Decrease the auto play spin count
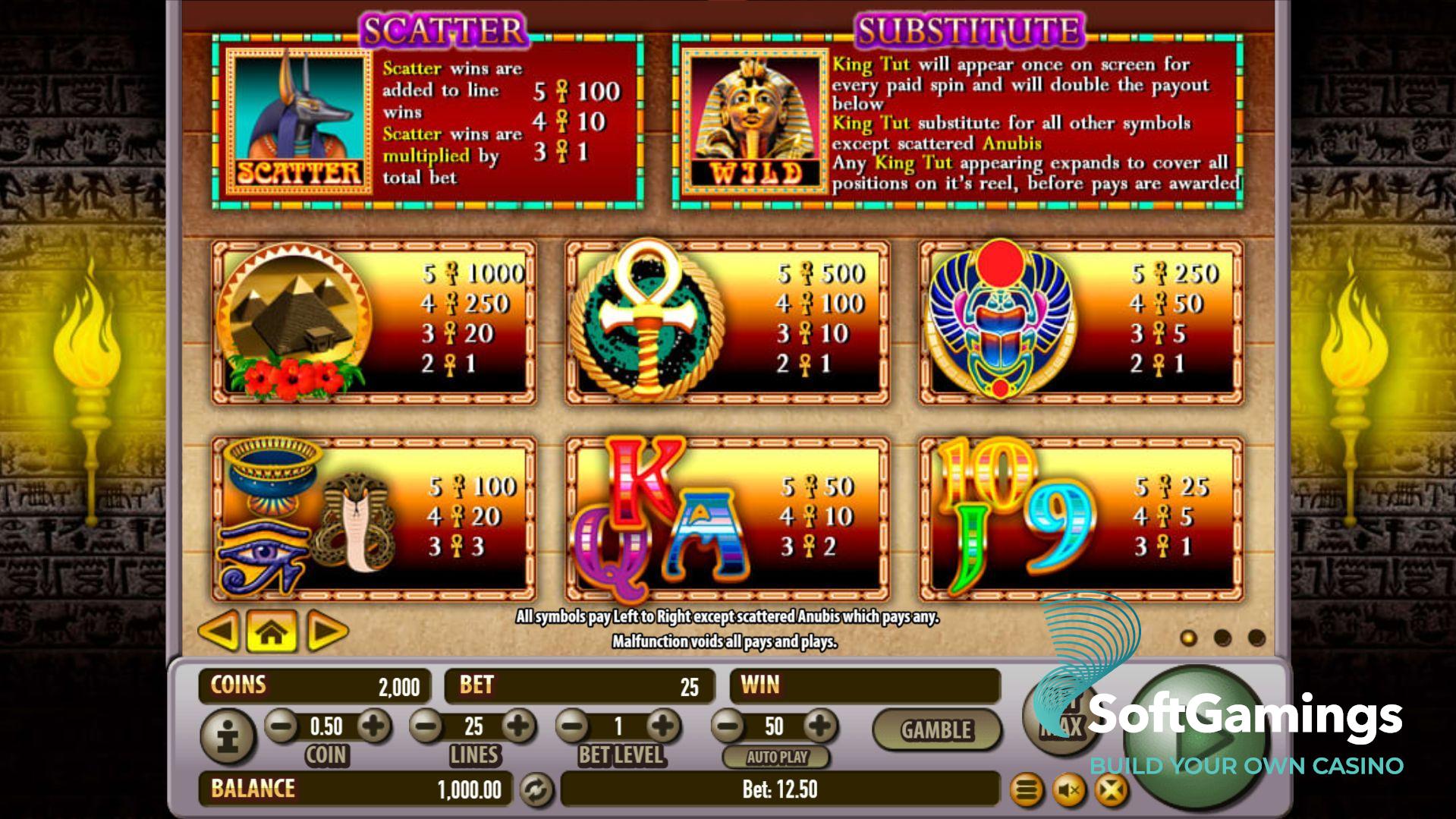This screenshot has width=1456, height=819. pyautogui.click(x=728, y=726)
